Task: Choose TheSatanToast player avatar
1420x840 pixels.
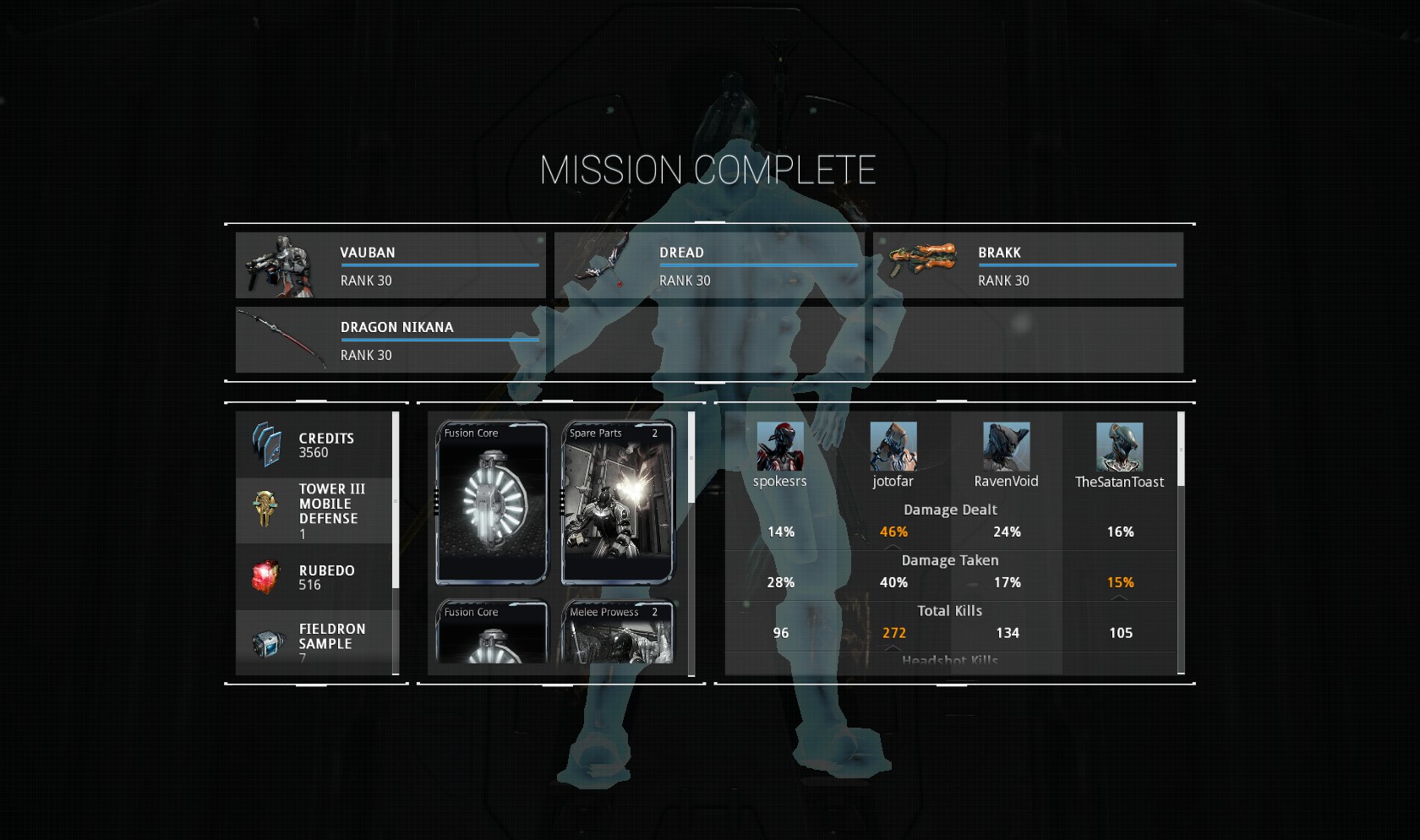Action: 1119,446
